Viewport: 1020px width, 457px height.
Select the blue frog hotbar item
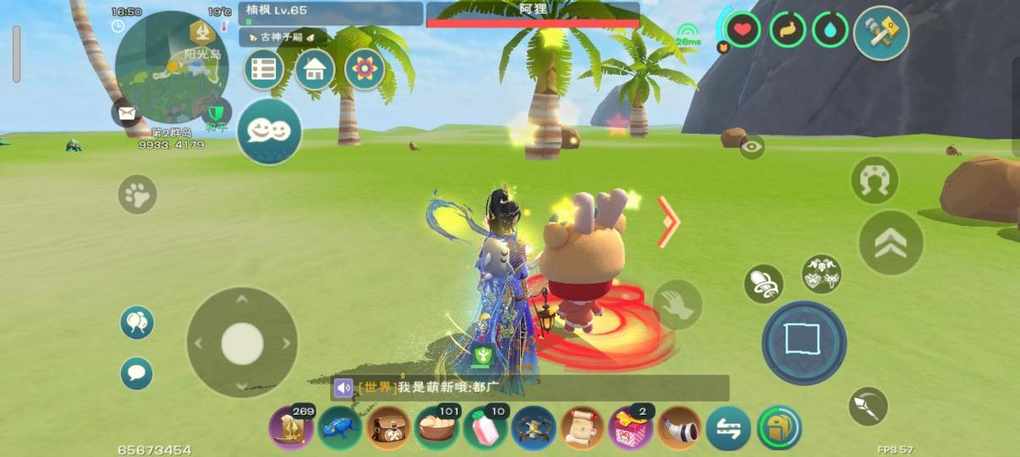tap(339, 428)
